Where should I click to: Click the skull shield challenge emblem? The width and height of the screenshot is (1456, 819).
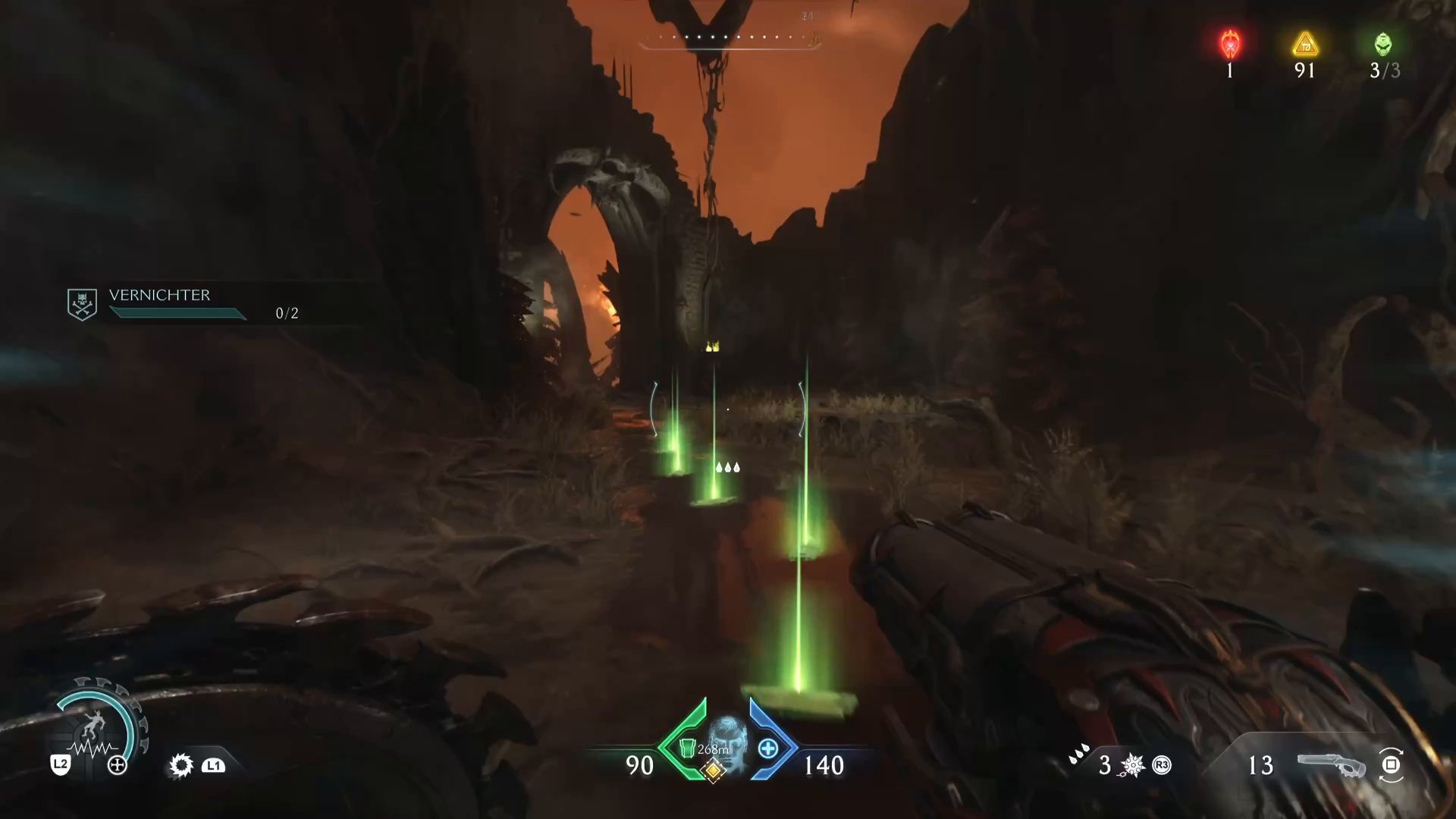pos(82,303)
